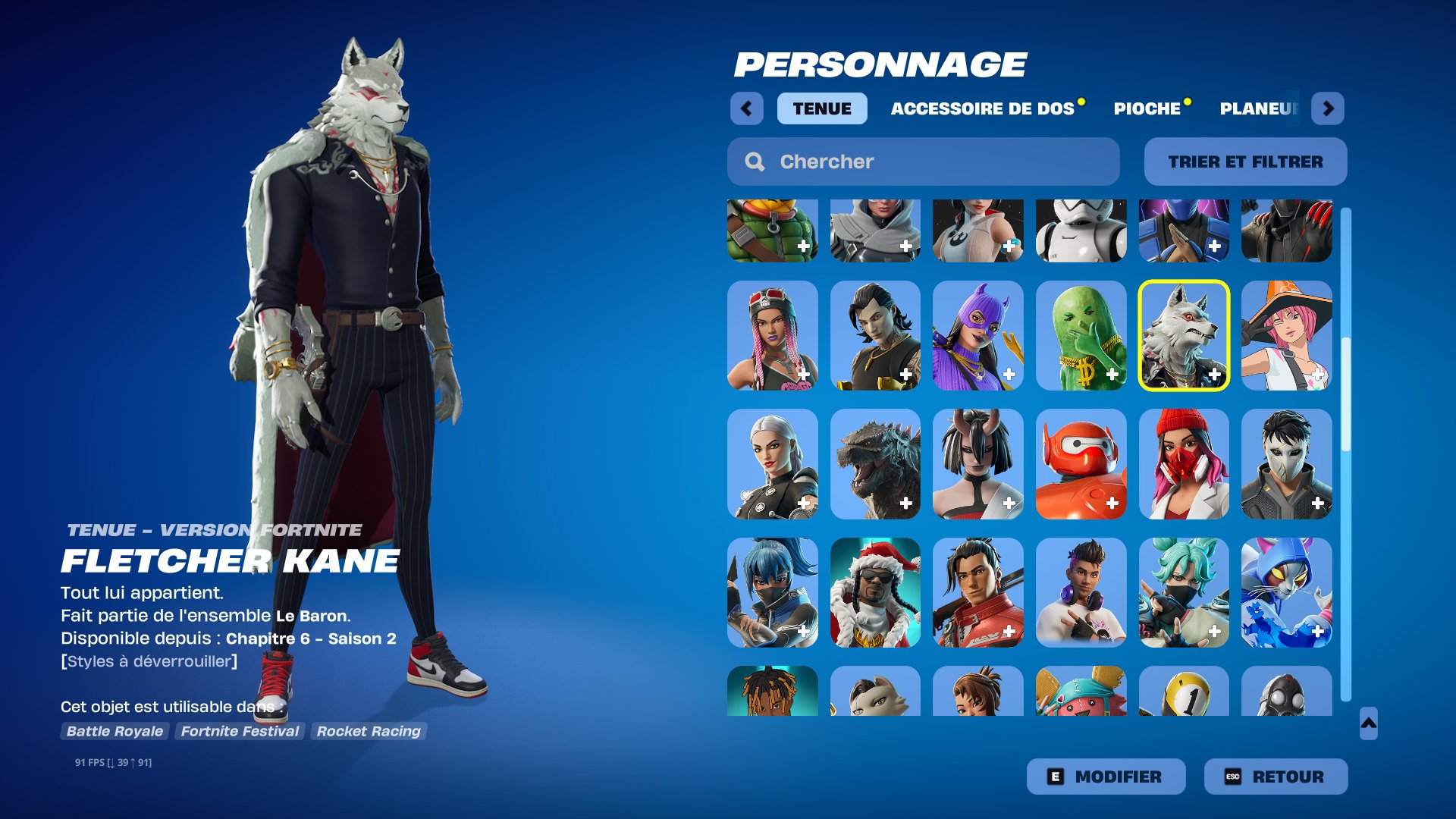Select the festive Santa hat outfit thumbnail
The image size is (1456, 819).
pos(874,593)
